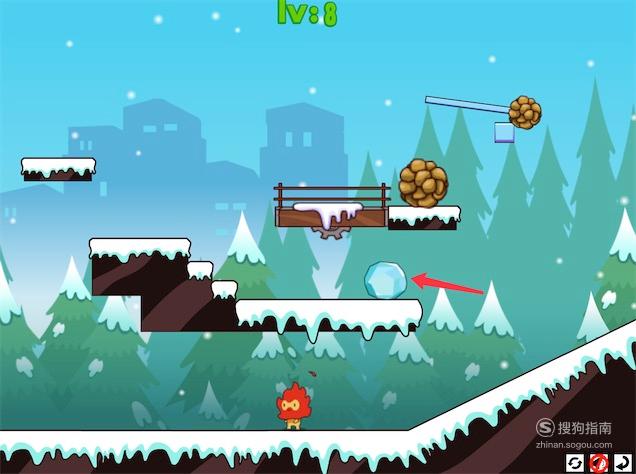Restart the level with the circular arrows icon

click(575, 462)
